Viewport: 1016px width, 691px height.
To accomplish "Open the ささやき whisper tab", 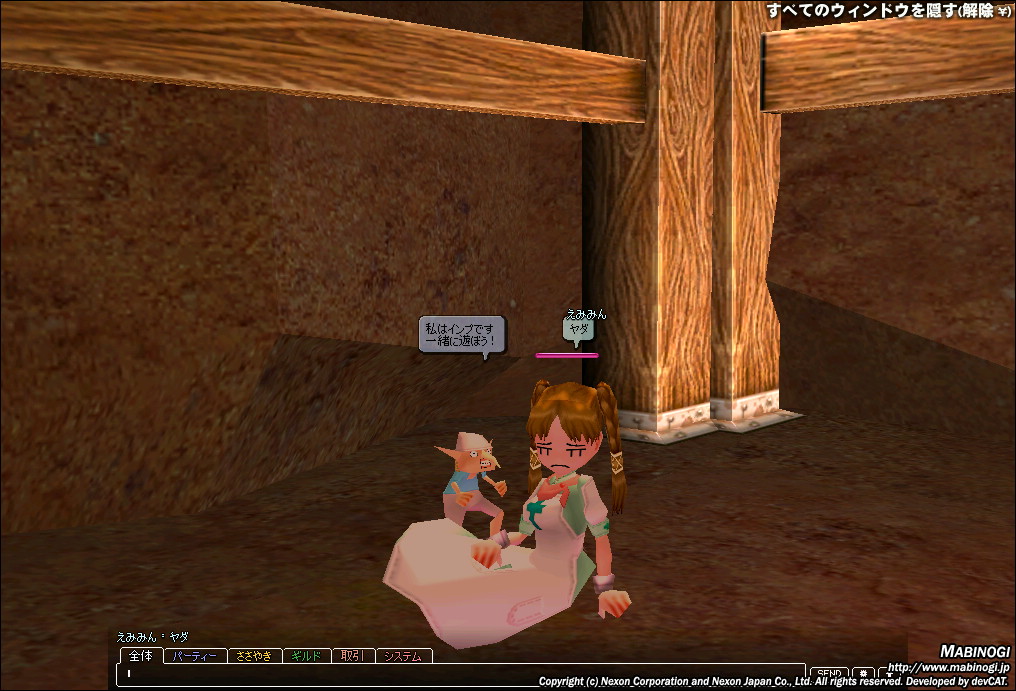I will tap(255, 657).
